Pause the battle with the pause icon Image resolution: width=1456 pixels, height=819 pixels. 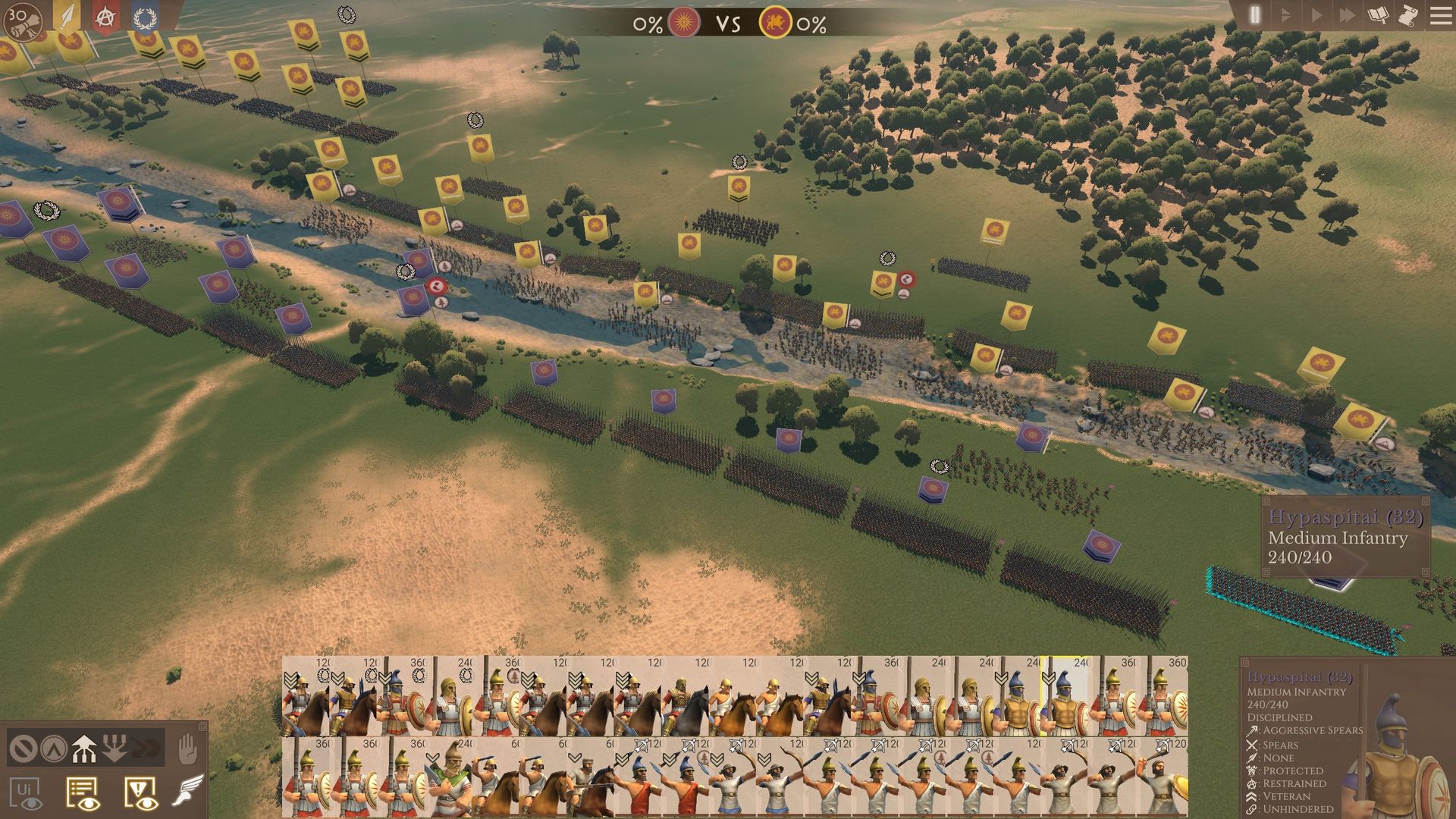point(1254,15)
